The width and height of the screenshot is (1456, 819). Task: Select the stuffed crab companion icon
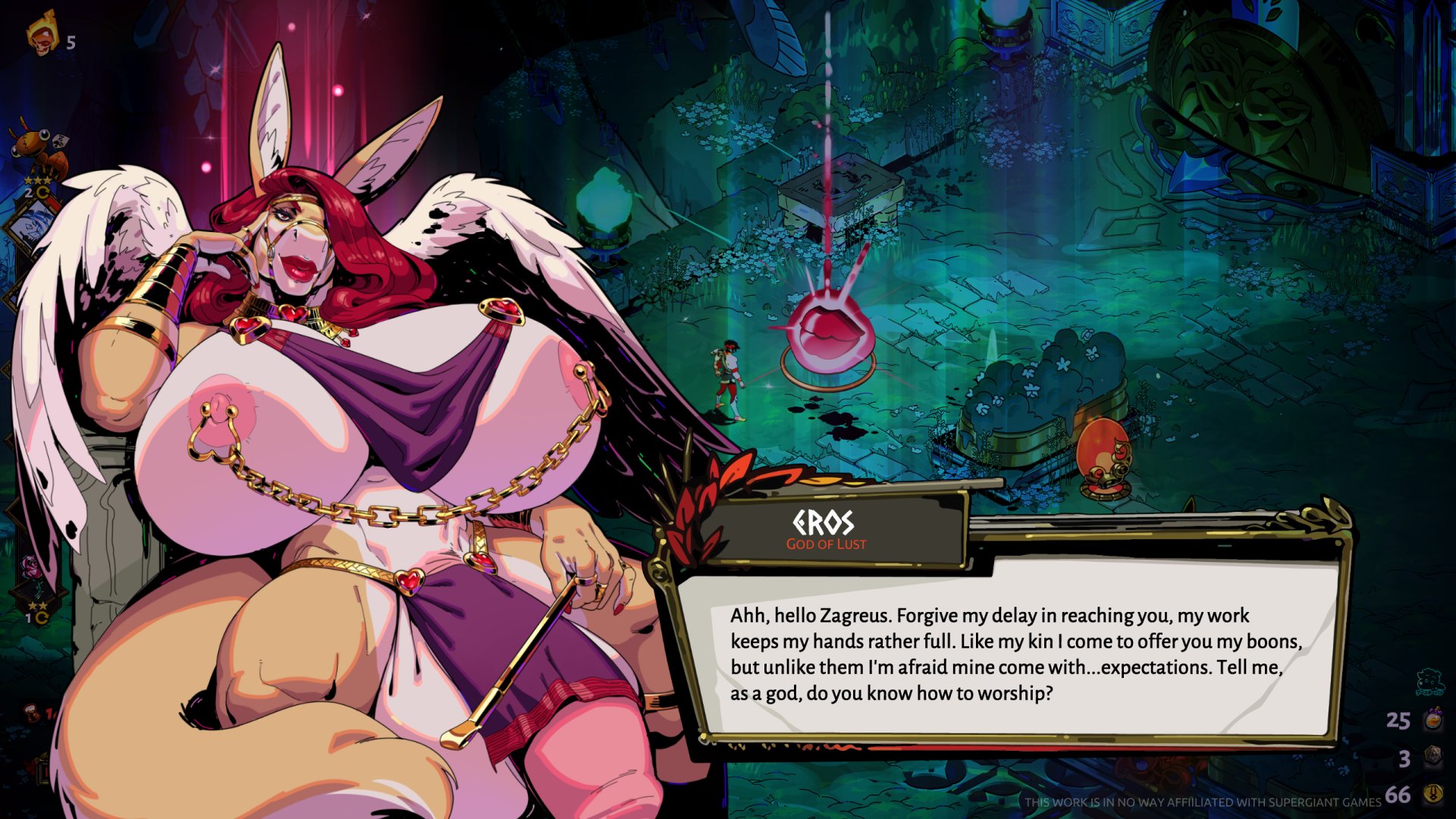38,149
